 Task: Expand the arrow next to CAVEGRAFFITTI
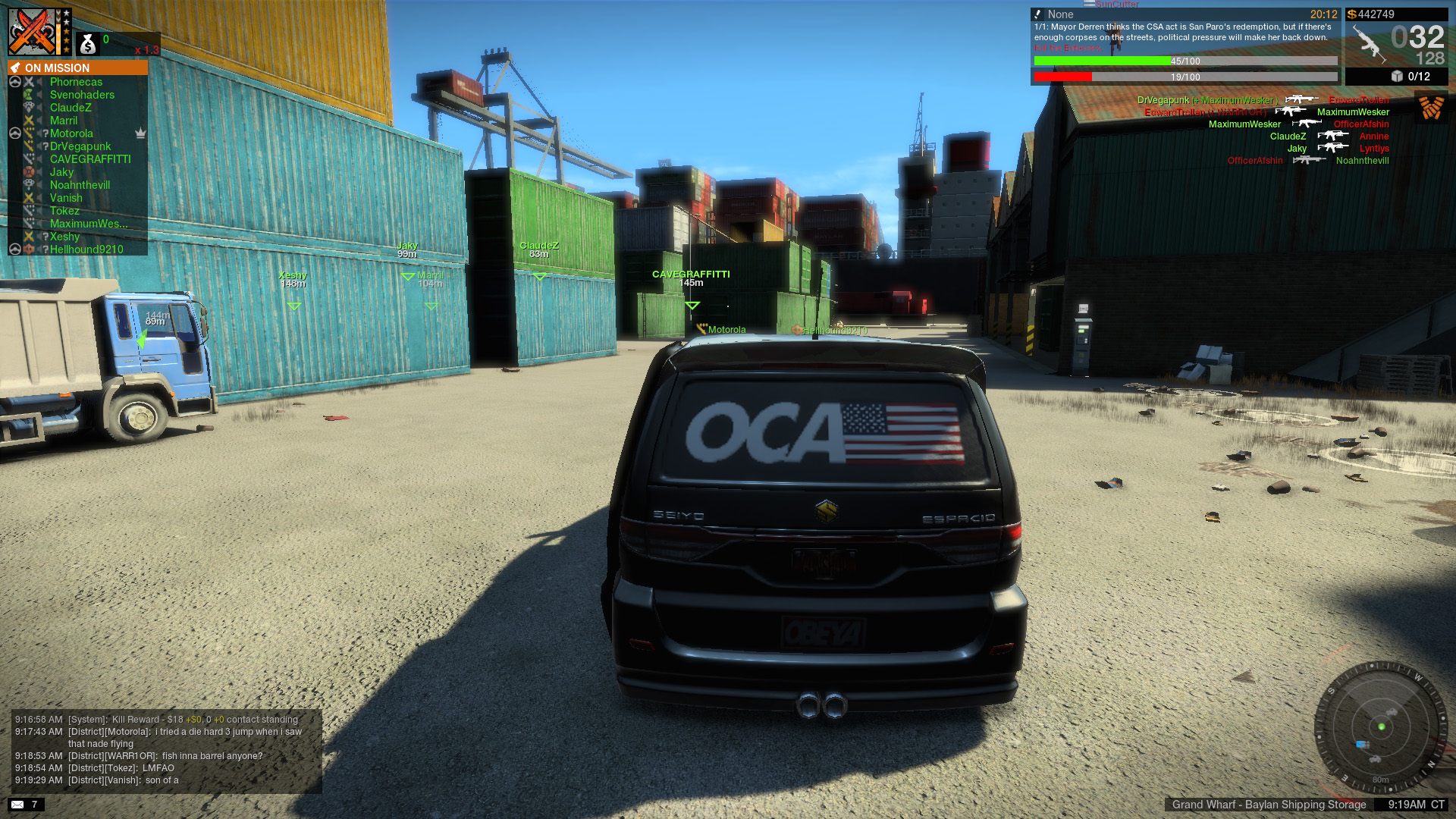(39, 159)
